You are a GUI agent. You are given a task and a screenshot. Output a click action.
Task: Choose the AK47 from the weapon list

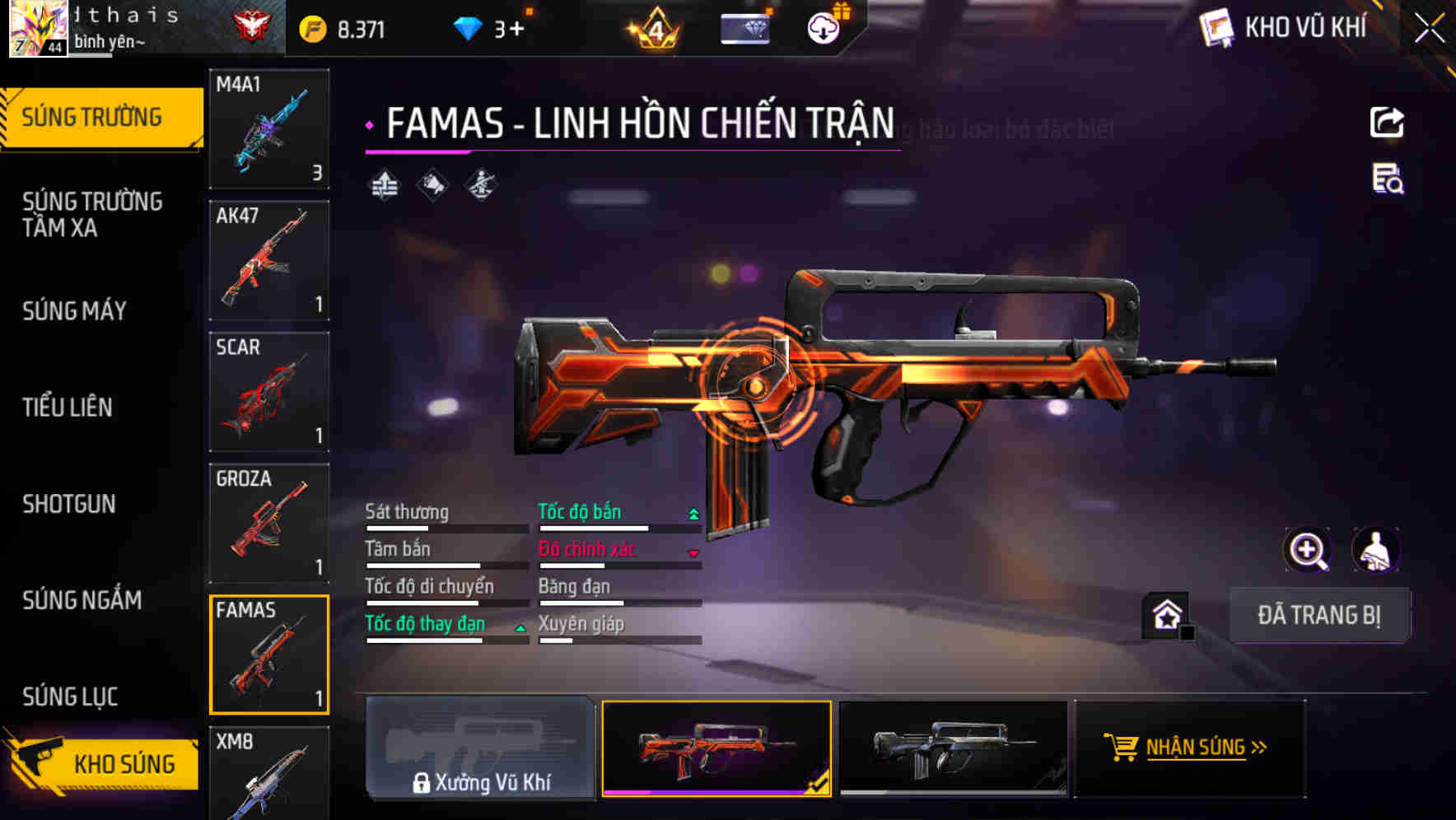click(x=269, y=260)
